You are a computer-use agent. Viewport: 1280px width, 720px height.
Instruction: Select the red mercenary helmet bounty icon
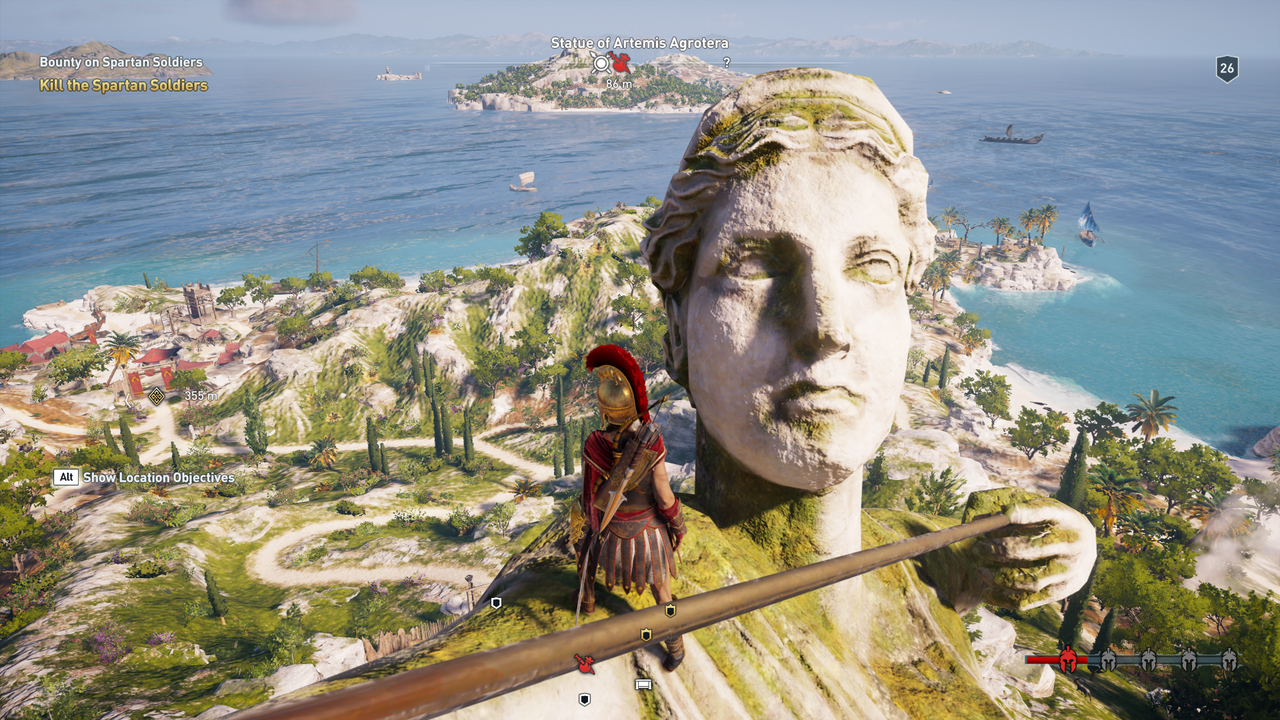tap(1068, 660)
